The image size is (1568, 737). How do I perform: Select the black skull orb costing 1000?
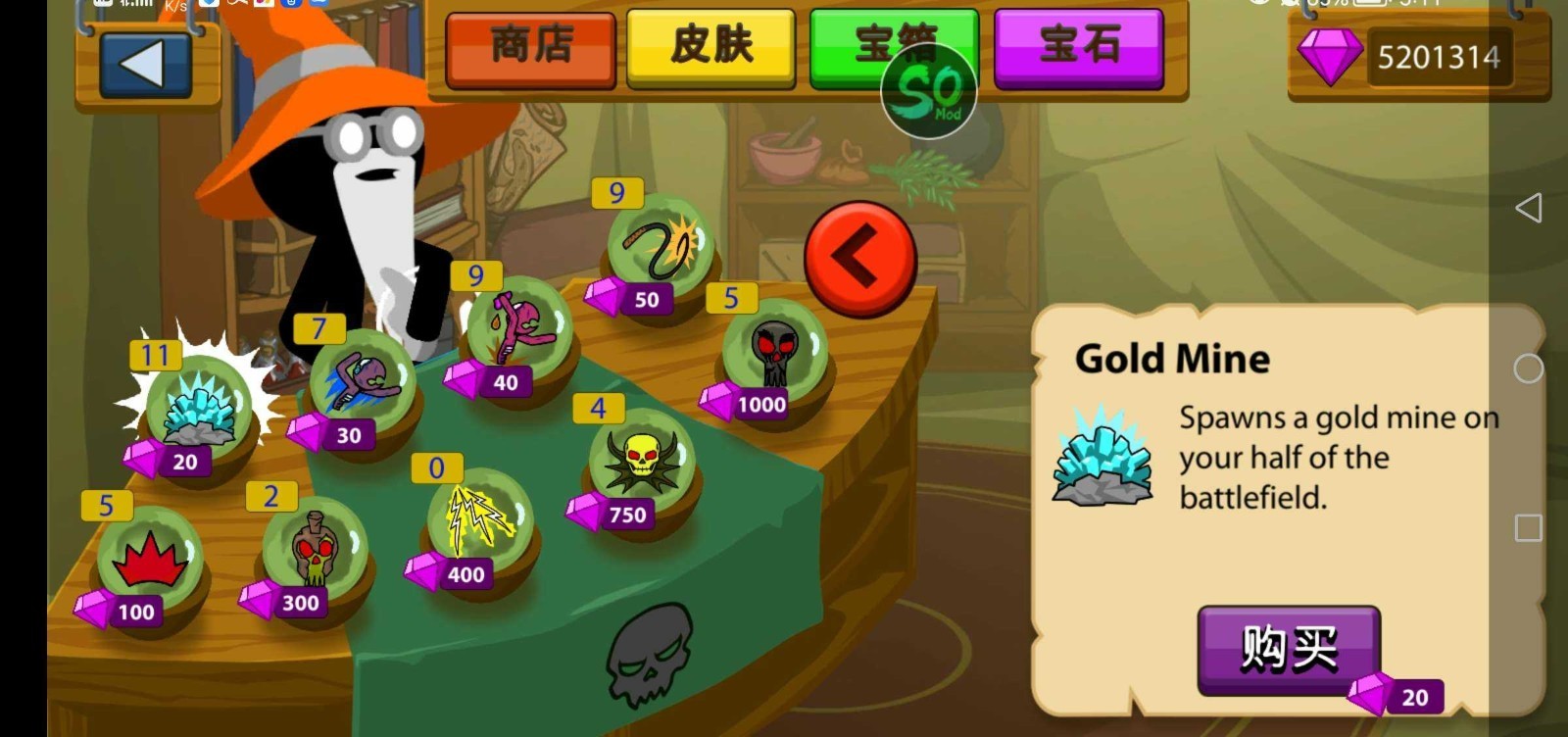(774, 353)
